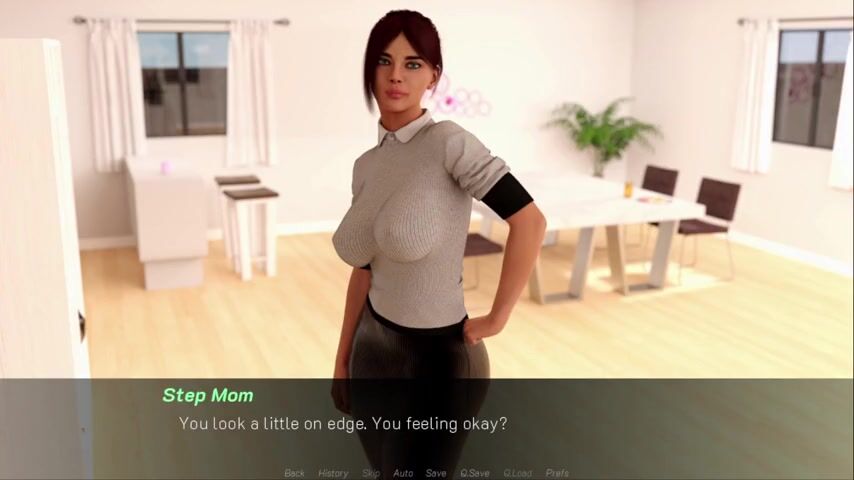Open the Save game screen
The width and height of the screenshot is (854, 480).
tap(436, 473)
